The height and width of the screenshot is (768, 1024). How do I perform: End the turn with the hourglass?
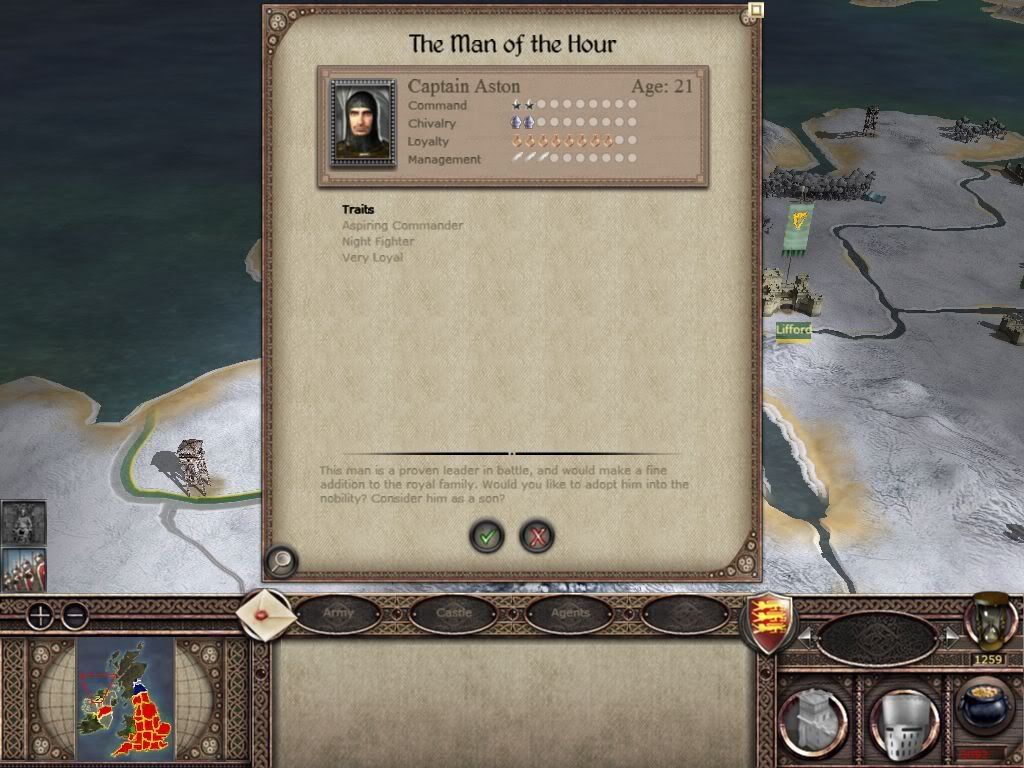pyautogui.click(x=990, y=622)
